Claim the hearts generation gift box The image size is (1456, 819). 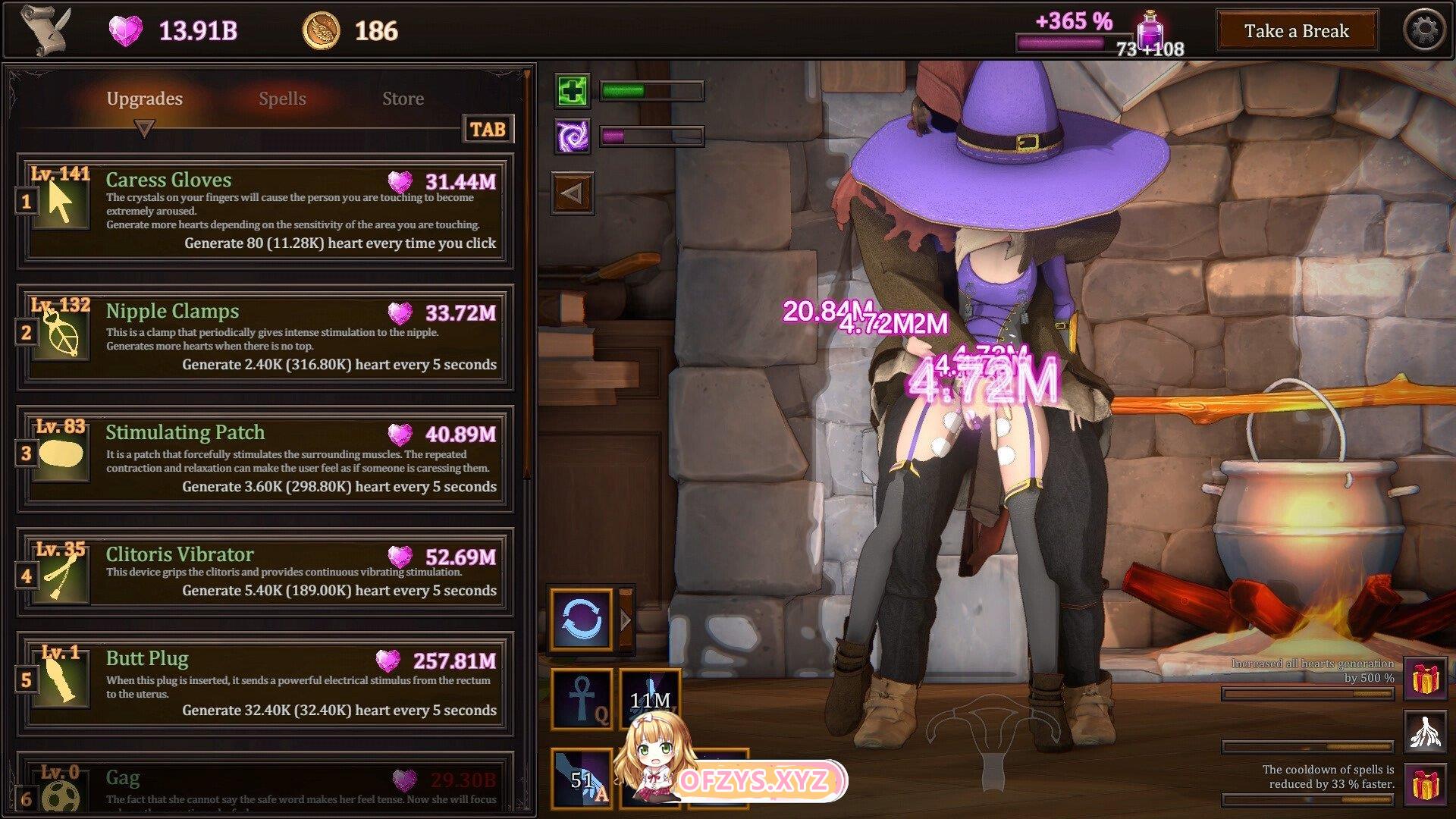[x=1424, y=679]
